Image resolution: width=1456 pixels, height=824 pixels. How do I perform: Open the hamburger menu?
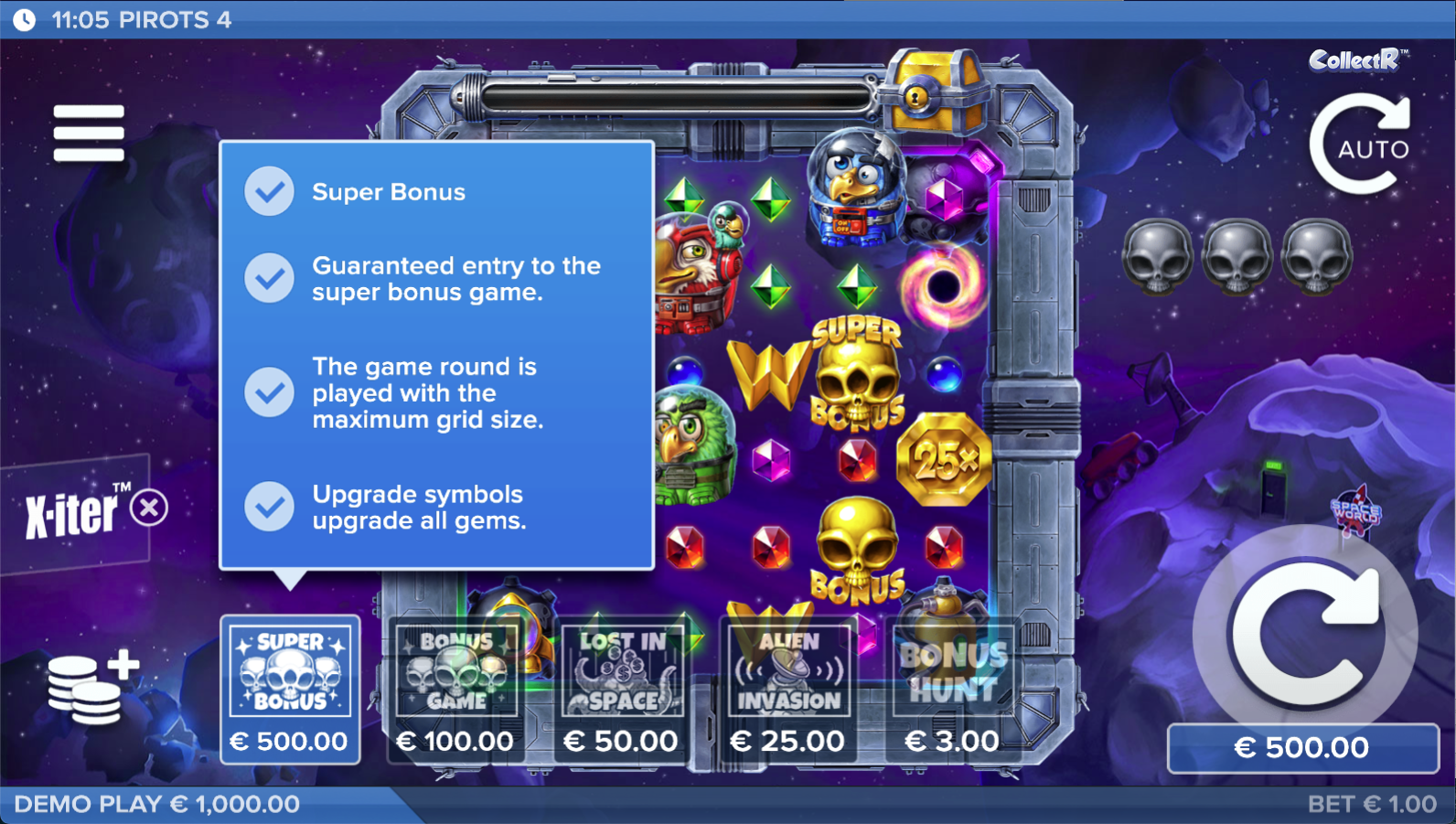89,134
